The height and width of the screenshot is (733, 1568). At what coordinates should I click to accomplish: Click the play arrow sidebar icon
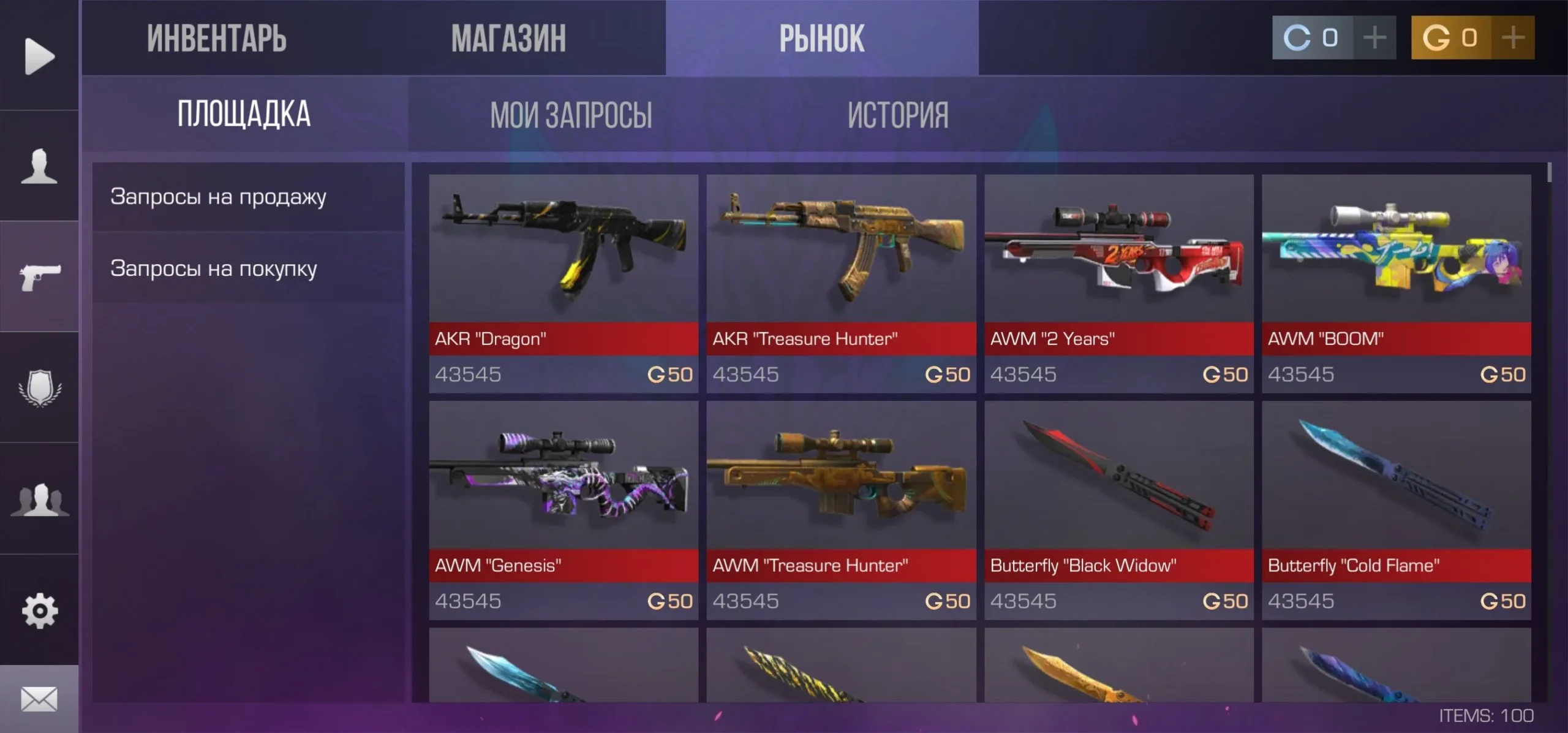coord(40,56)
